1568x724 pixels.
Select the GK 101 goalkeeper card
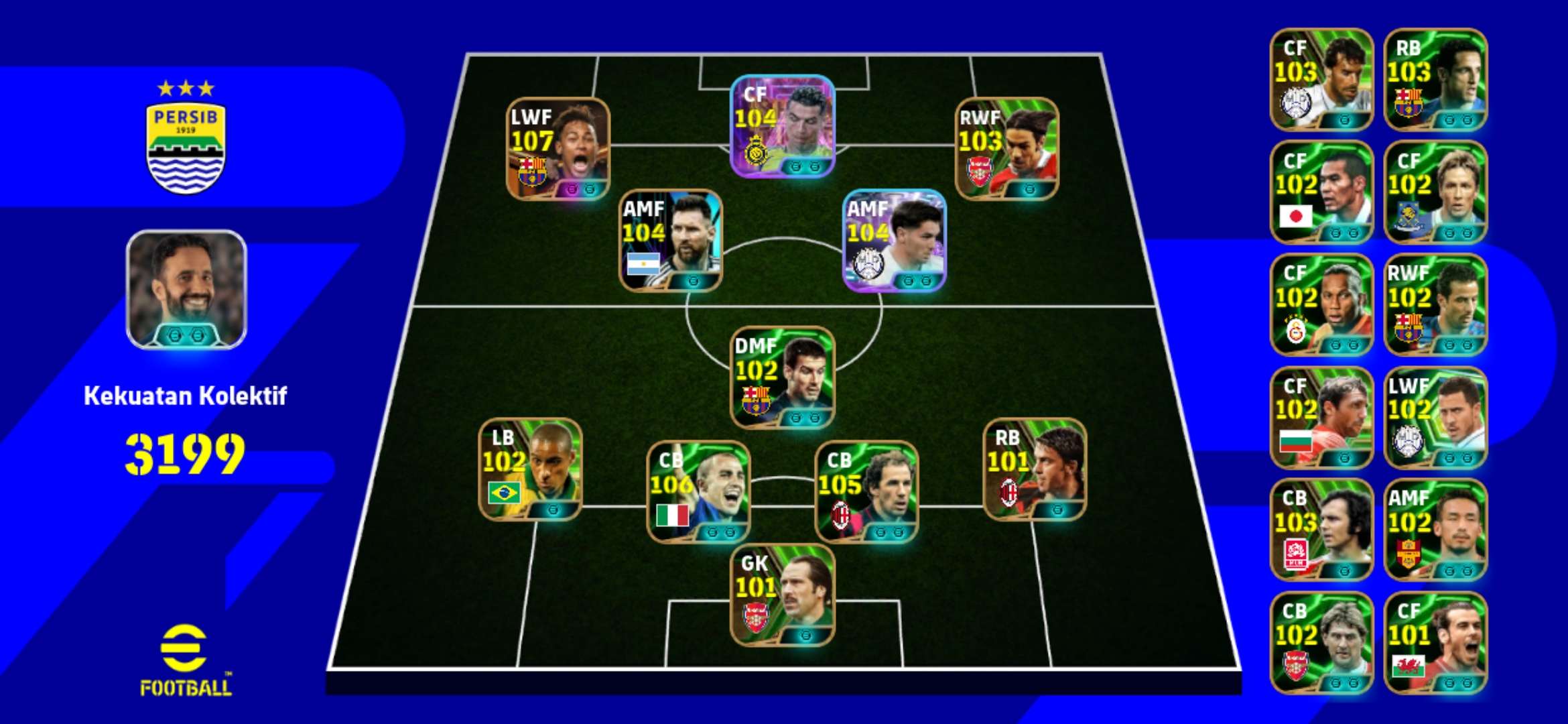click(782, 595)
